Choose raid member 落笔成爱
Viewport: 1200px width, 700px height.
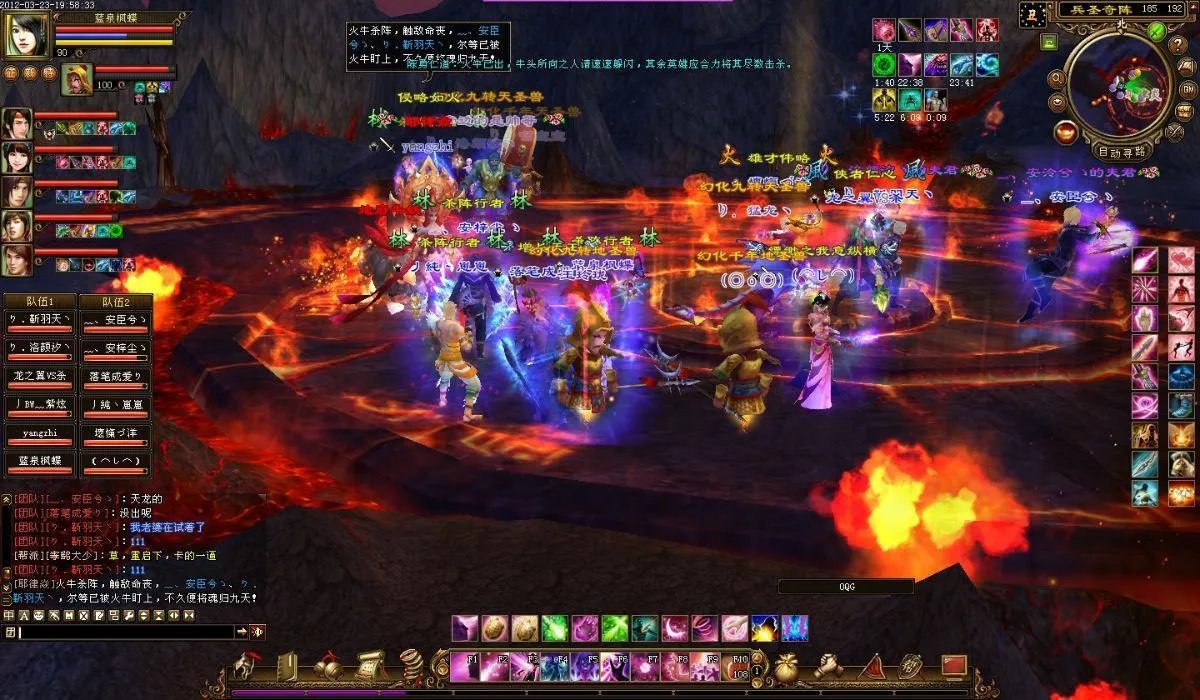(x=114, y=377)
